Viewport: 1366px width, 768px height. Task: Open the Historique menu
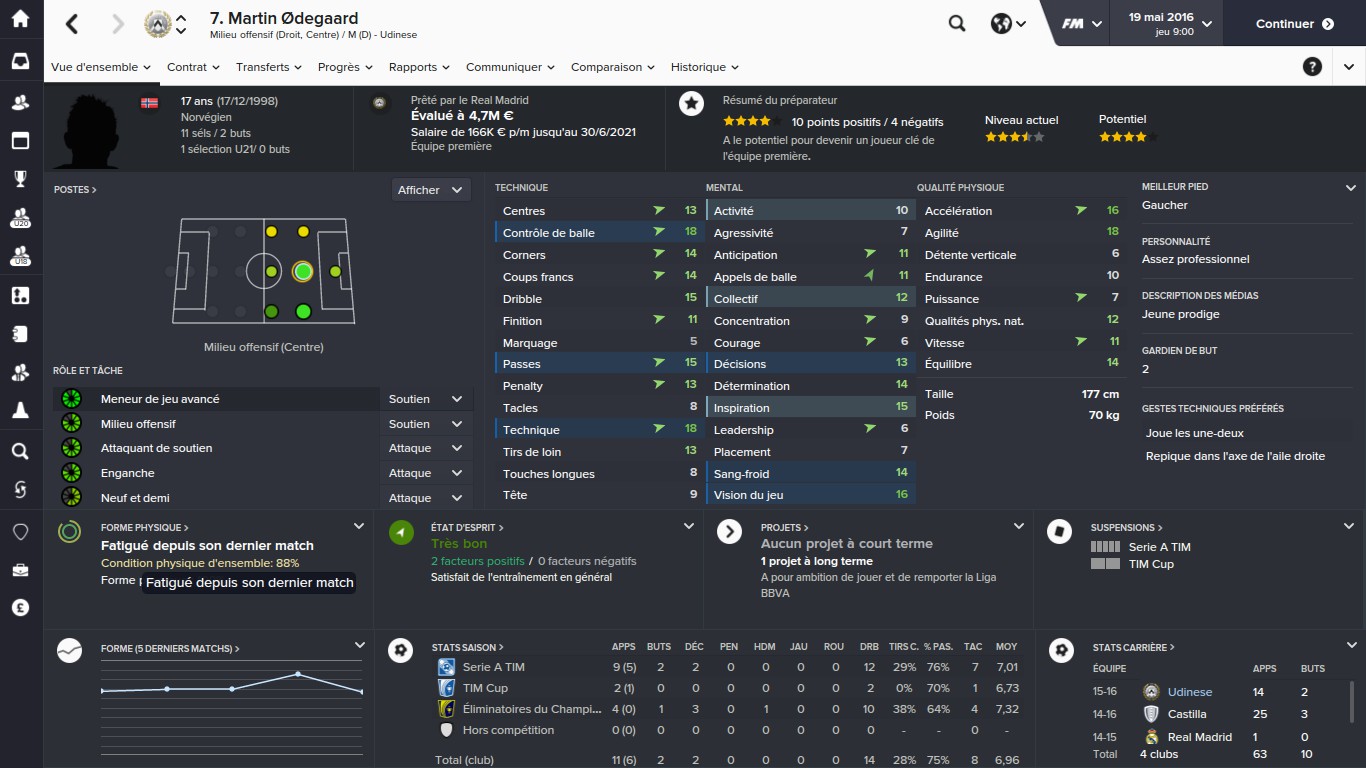tap(704, 67)
